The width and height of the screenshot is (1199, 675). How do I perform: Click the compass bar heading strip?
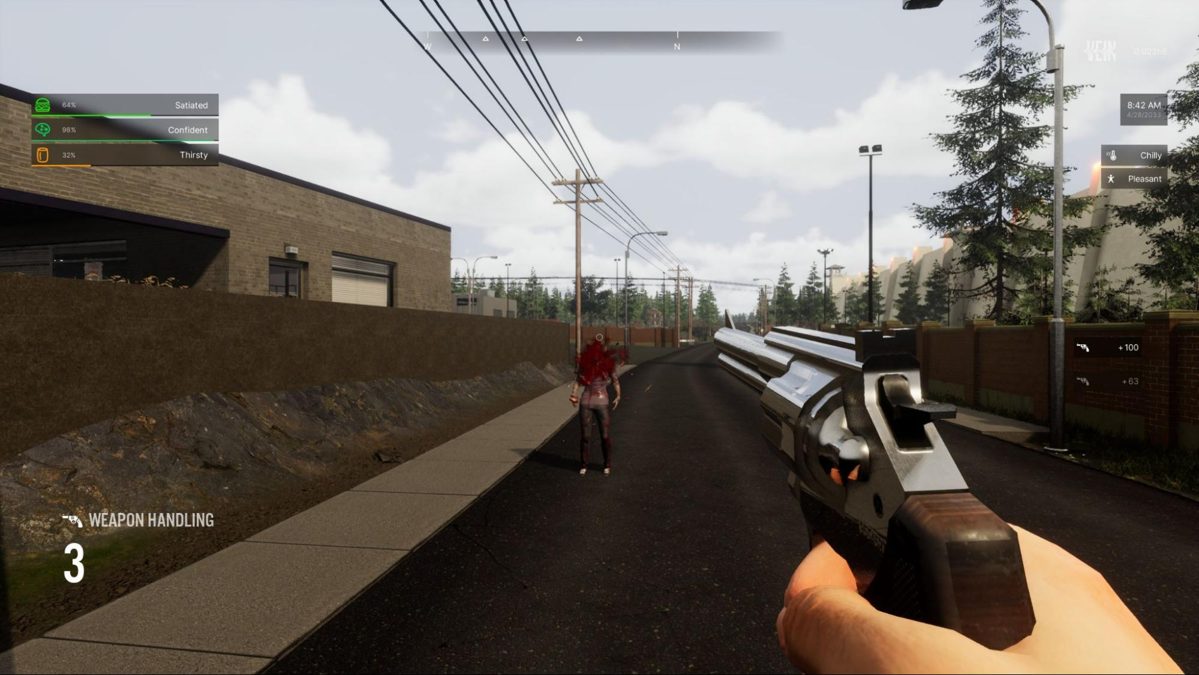click(600, 42)
